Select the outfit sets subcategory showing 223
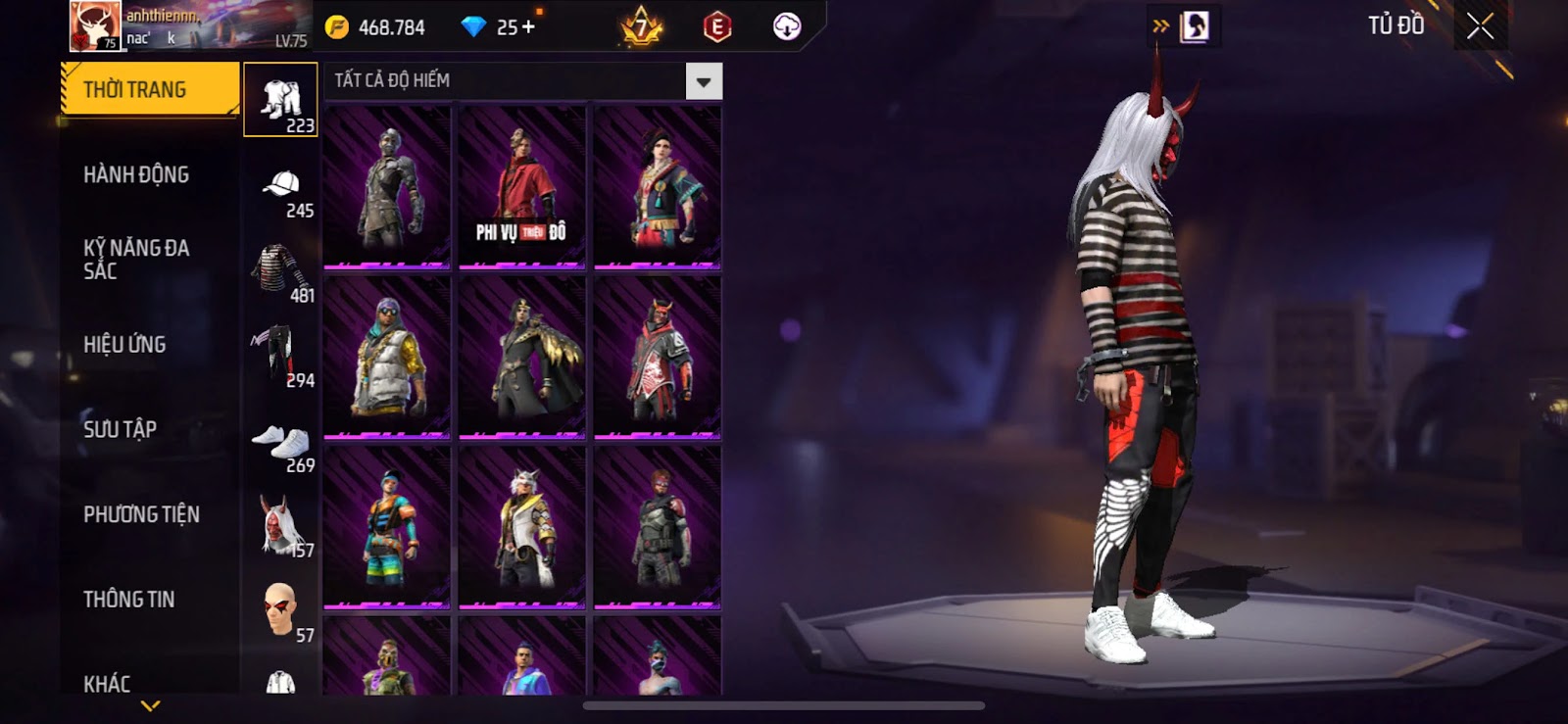This screenshot has width=1568, height=724. click(x=280, y=101)
